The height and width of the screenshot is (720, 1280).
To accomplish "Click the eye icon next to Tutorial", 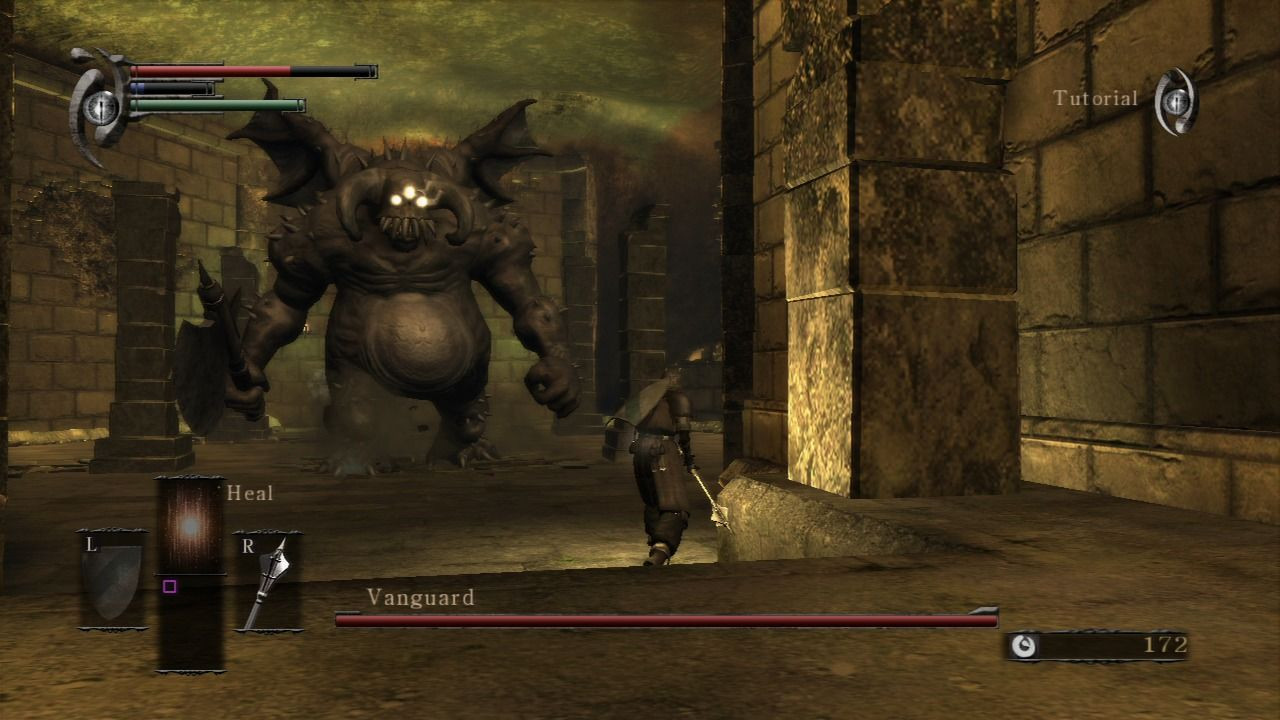I will pos(1176,101).
